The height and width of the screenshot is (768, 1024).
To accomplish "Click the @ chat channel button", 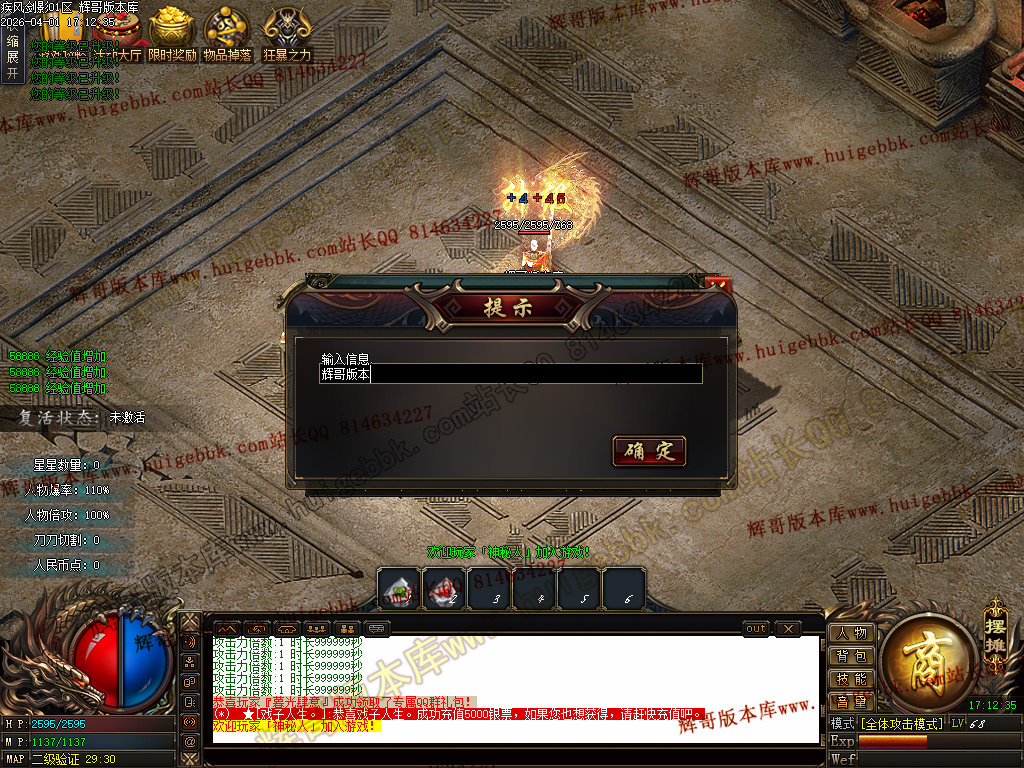I will click(190, 740).
